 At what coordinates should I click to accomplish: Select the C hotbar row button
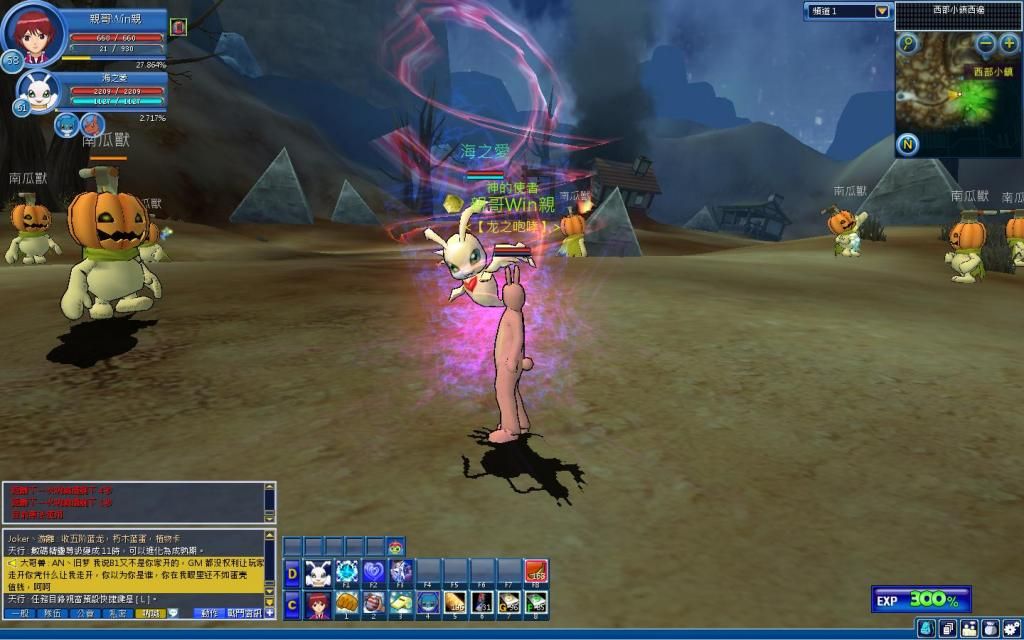click(x=292, y=604)
